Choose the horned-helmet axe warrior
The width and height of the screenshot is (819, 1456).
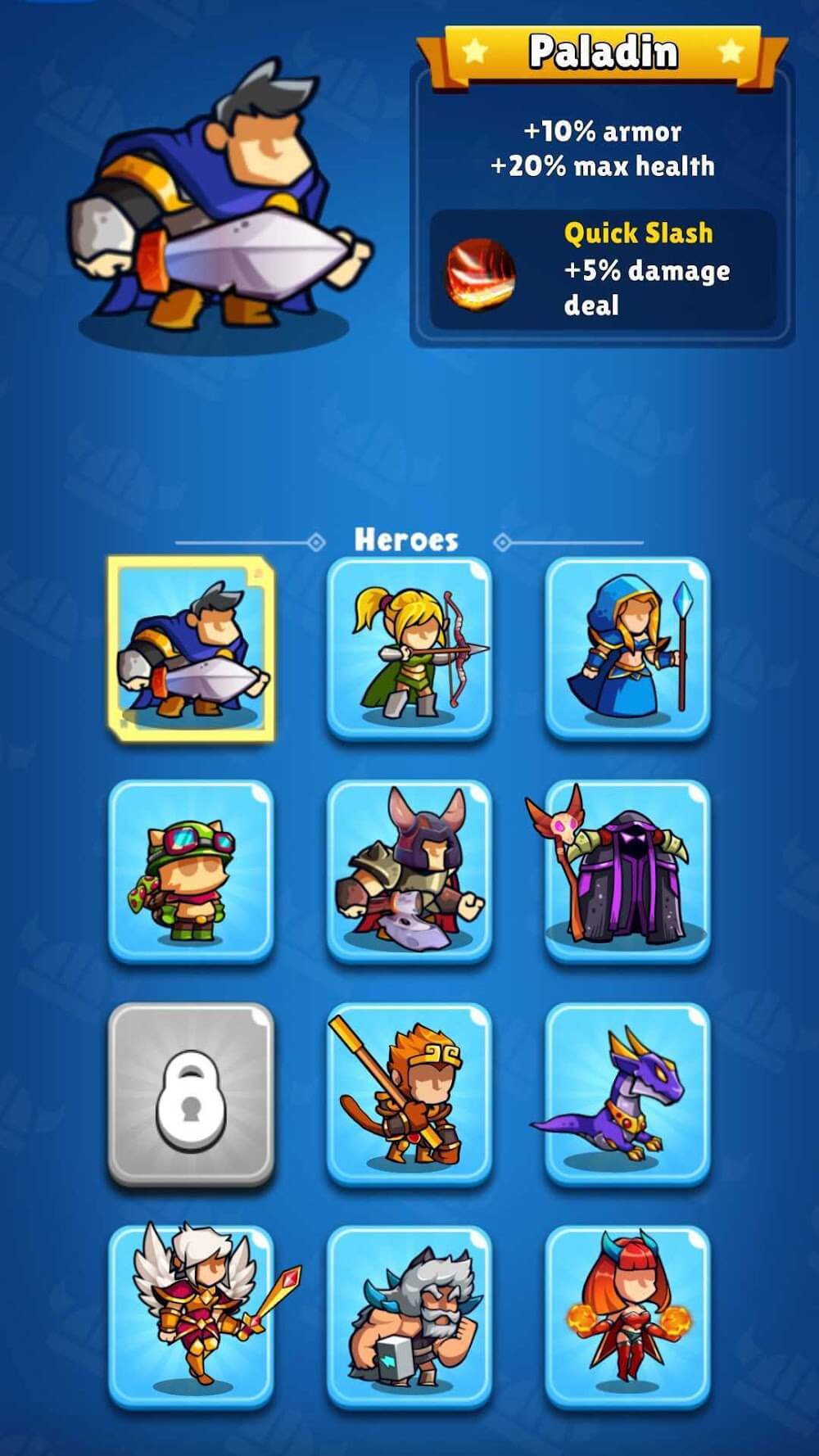pos(409,870)
